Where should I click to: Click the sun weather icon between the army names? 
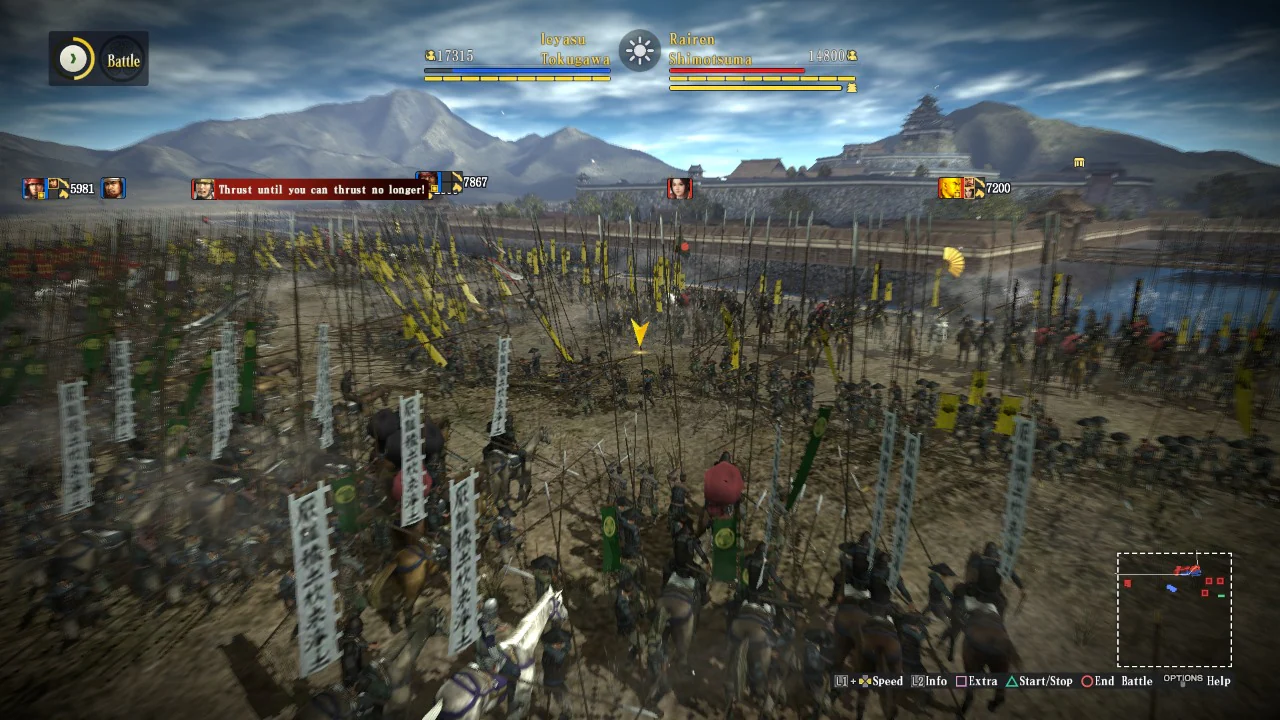638,51
